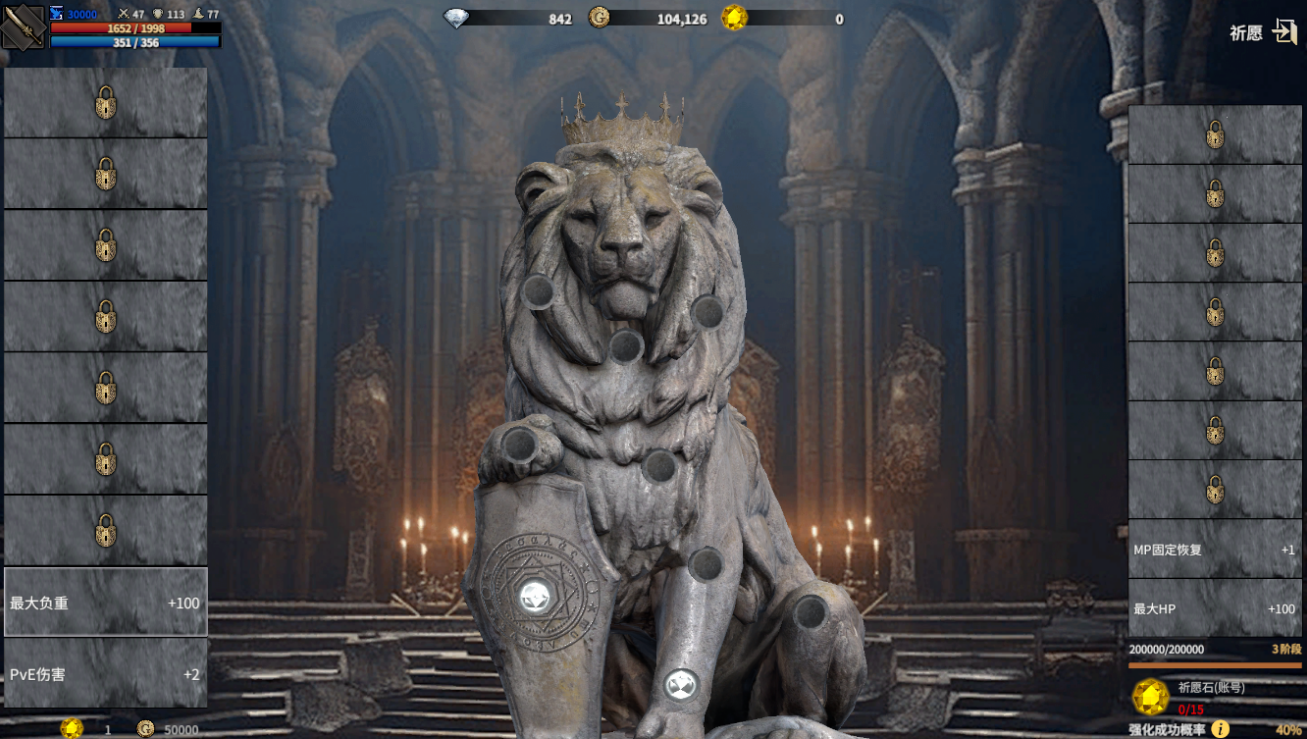Screen dimensions: 1307x739
Task: Choose the MP固定恢复 +1 stat row
Action: (1214, 549)
